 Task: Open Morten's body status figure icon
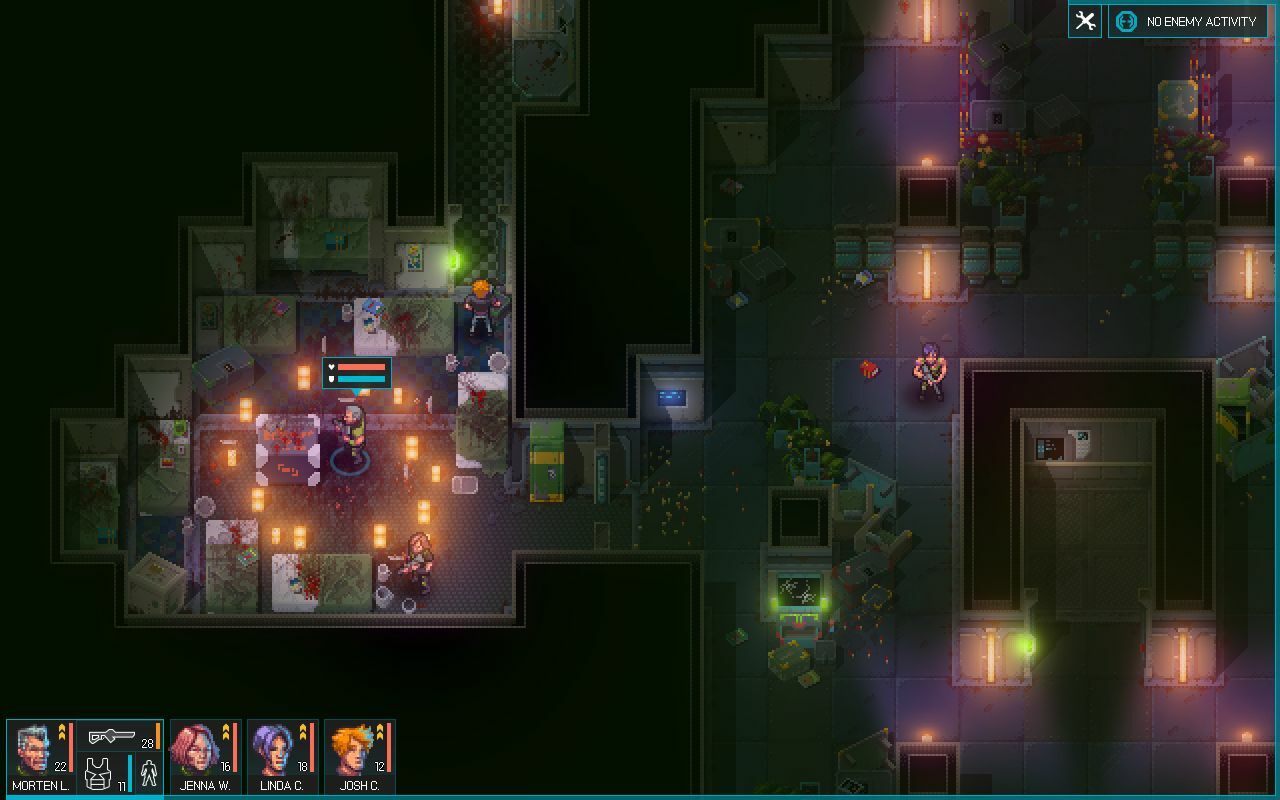coord(147,774)
